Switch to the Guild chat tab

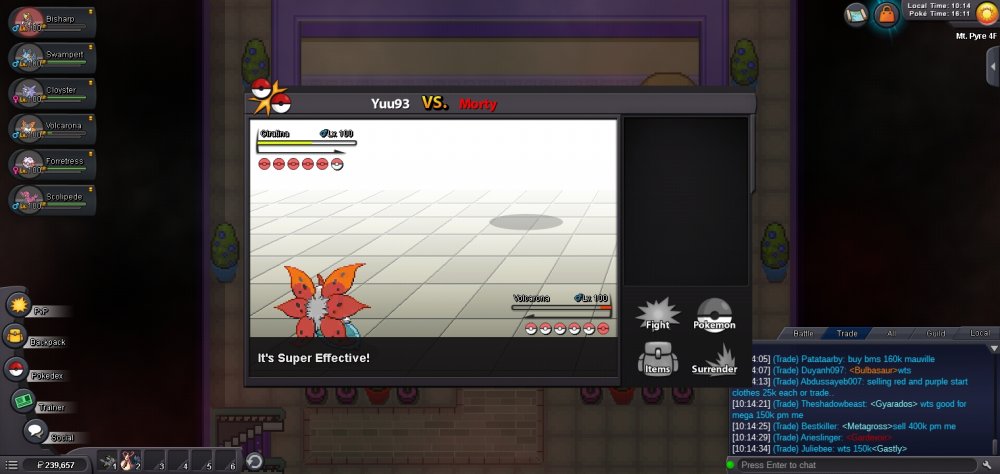pos(935,333)
